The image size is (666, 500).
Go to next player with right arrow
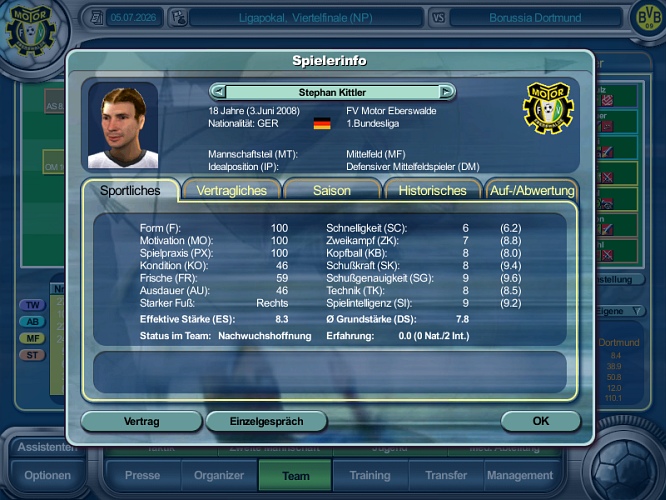[x=446, y=92]
